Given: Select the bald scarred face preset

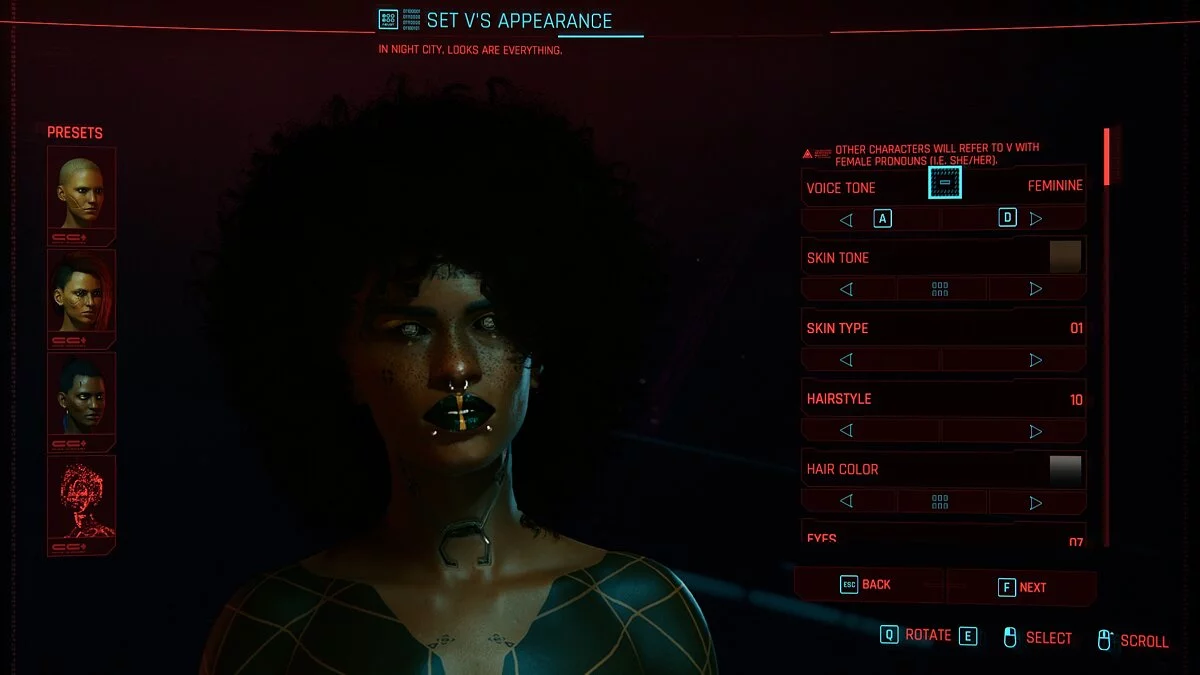Looking at the screenshot, I should (x=81, y=191).
